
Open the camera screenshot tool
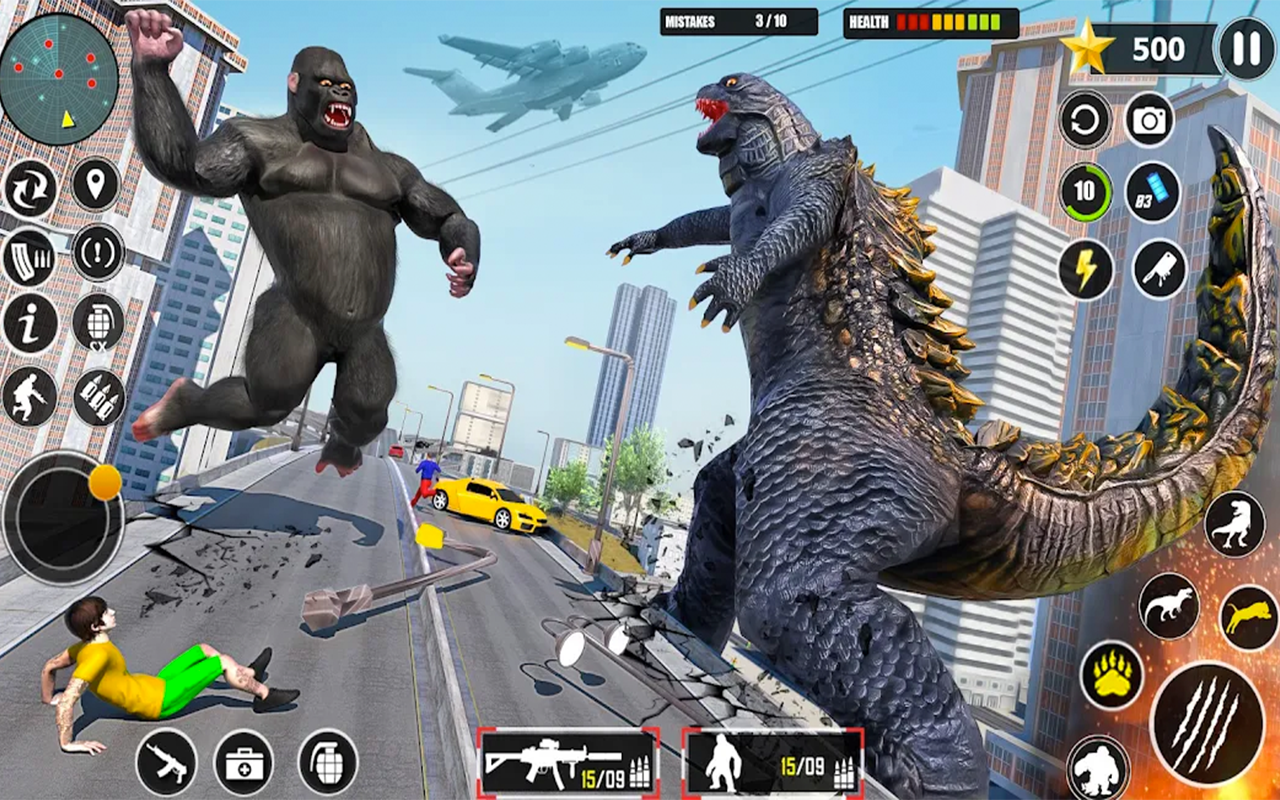pos(1148,120)
